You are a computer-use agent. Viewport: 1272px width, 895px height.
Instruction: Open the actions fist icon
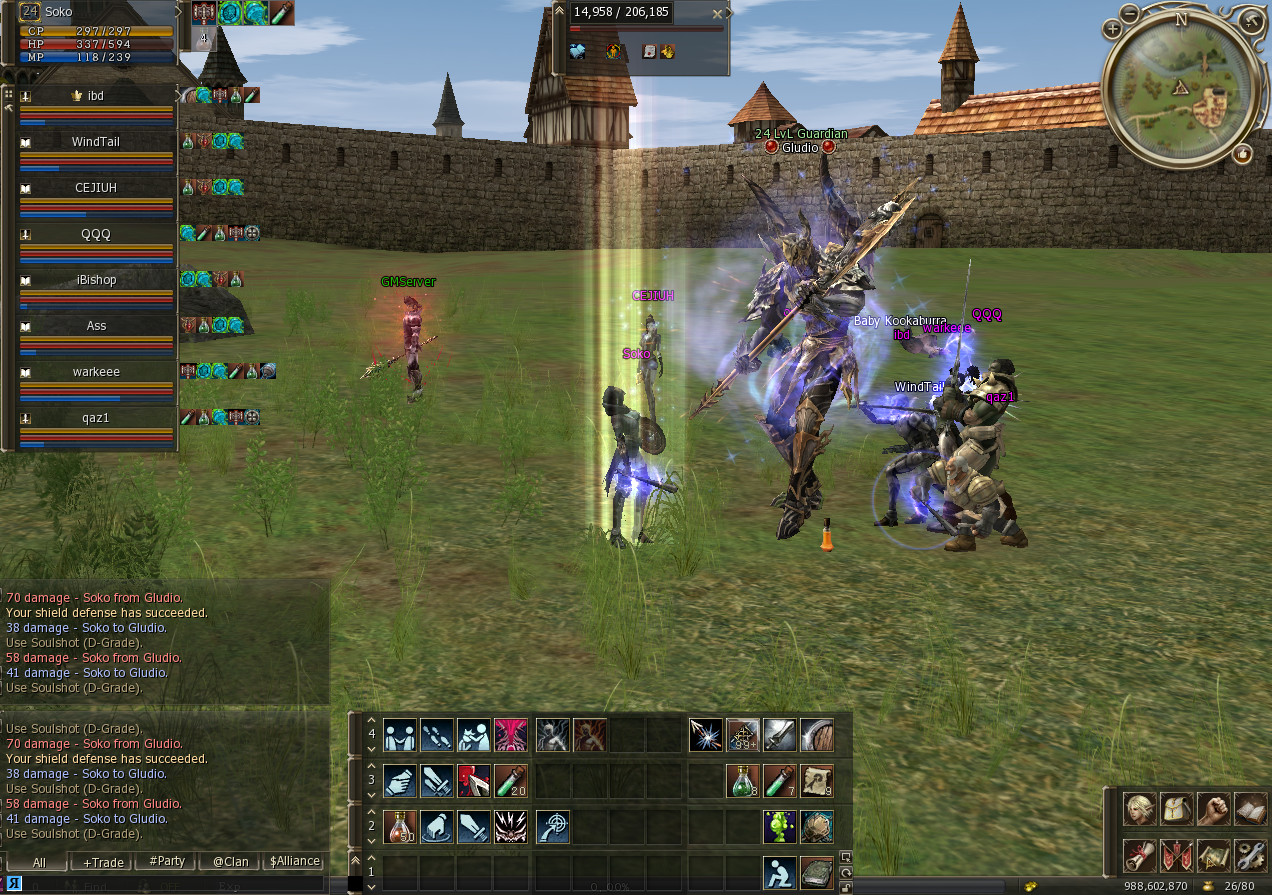tap(1213, 809)
